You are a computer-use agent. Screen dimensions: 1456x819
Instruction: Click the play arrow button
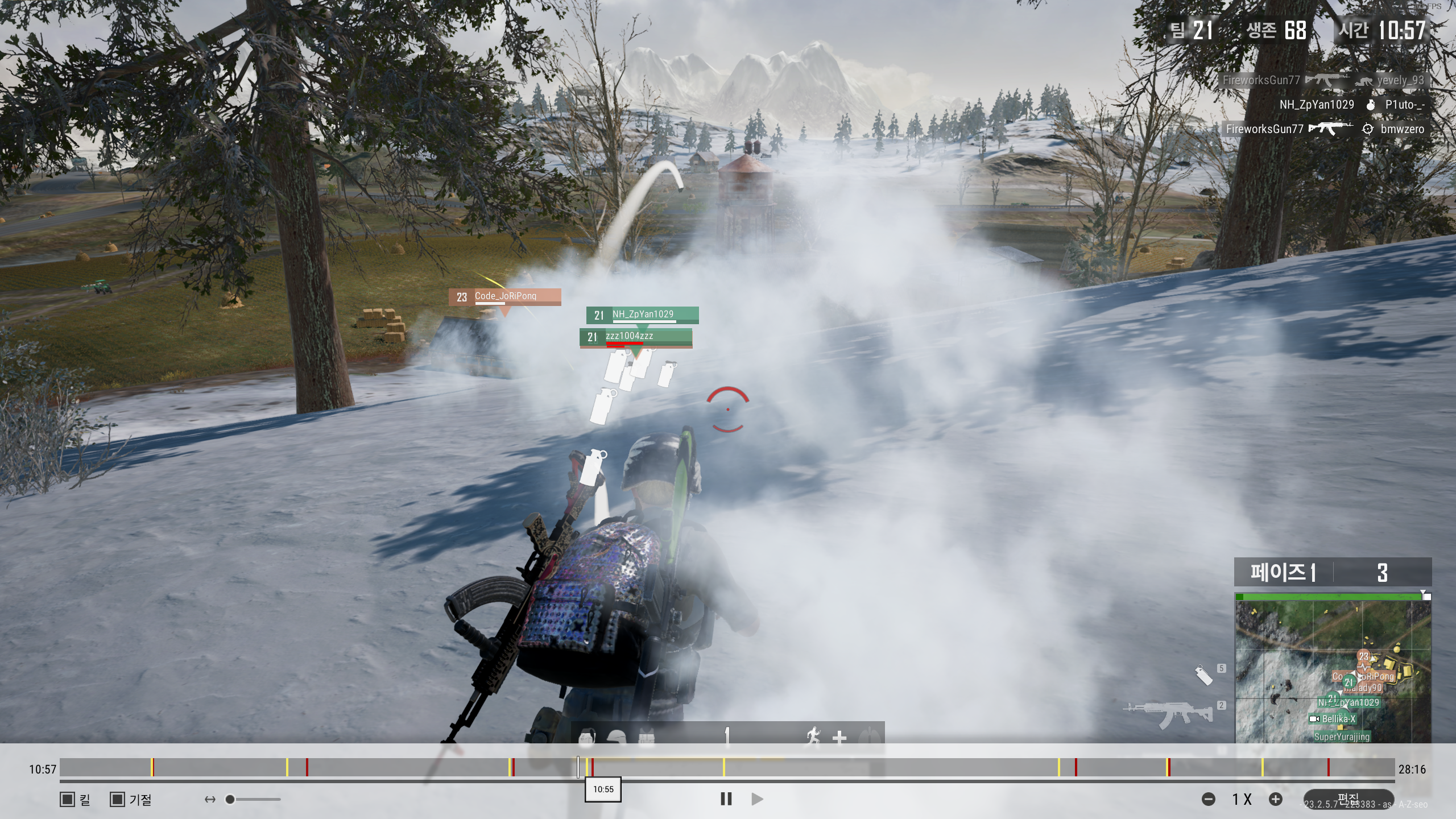757,799
